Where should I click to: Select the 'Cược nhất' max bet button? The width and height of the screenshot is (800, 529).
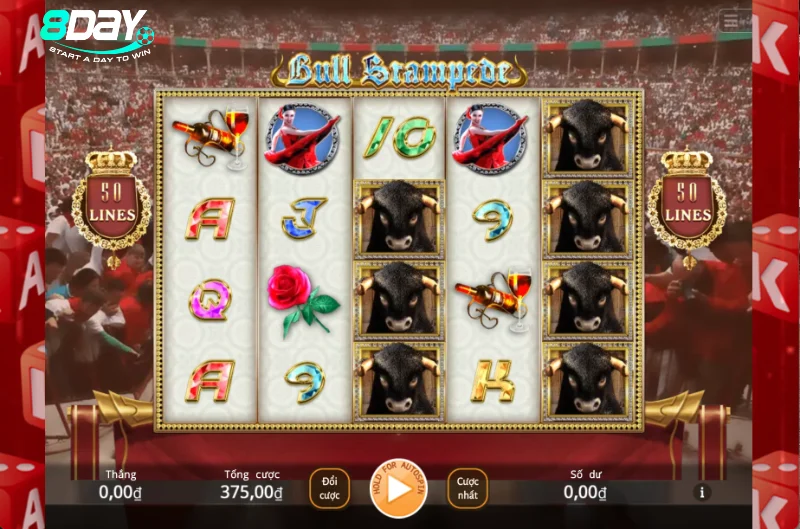click(x=467, y=488)
